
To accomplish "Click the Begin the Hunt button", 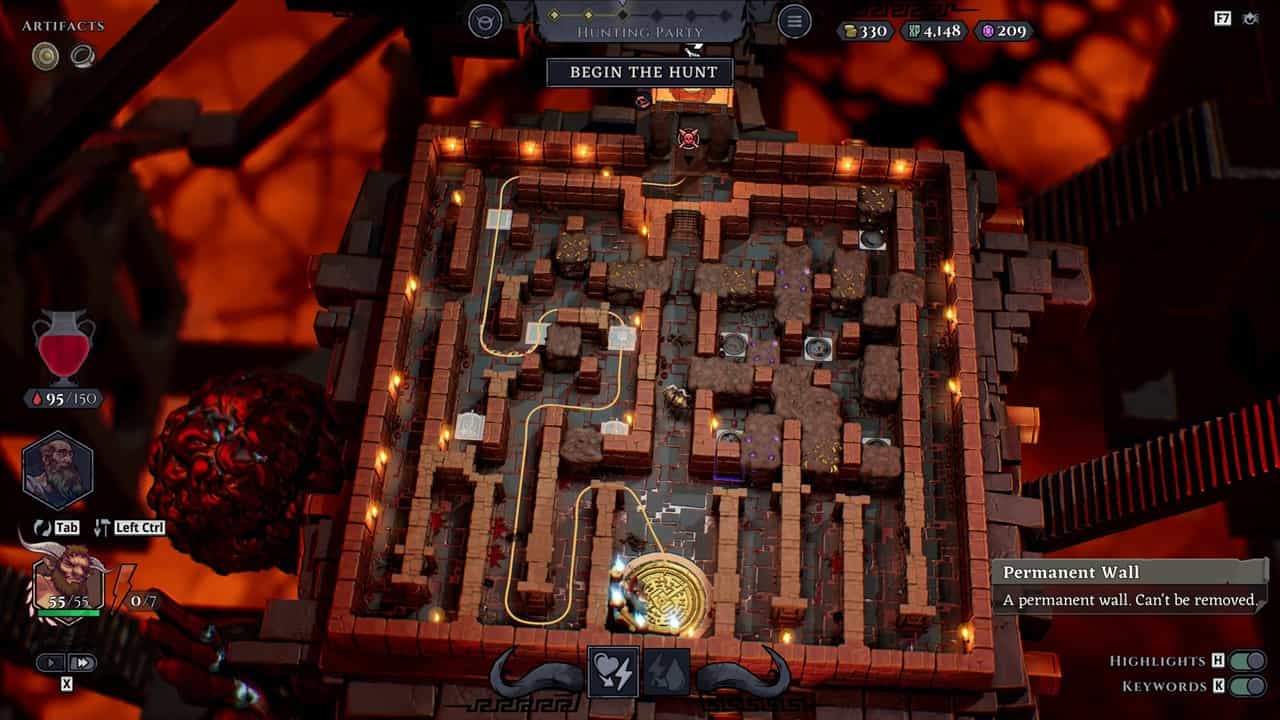I will tap(639, 72).
